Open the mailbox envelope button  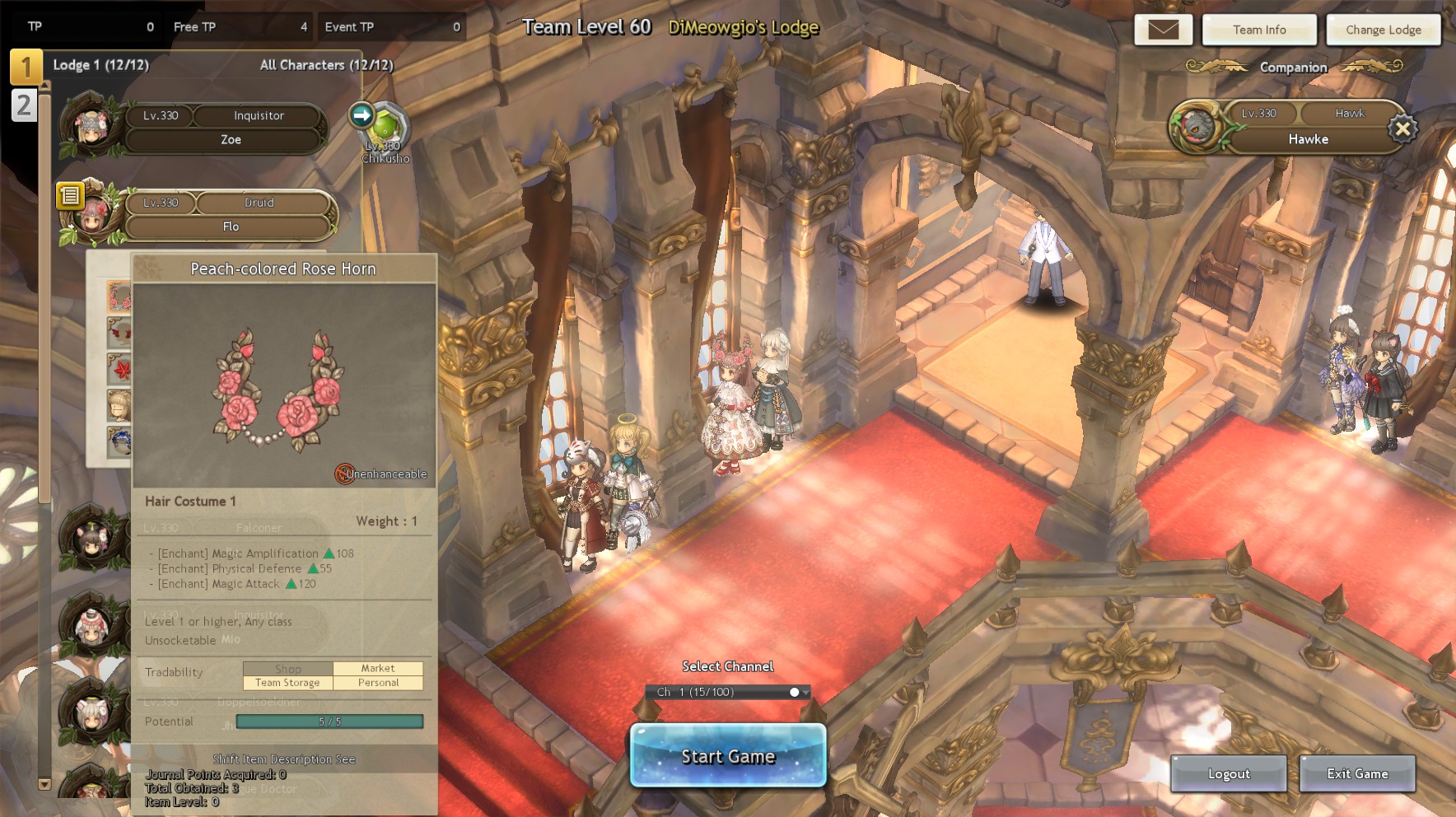(1163, 30)
